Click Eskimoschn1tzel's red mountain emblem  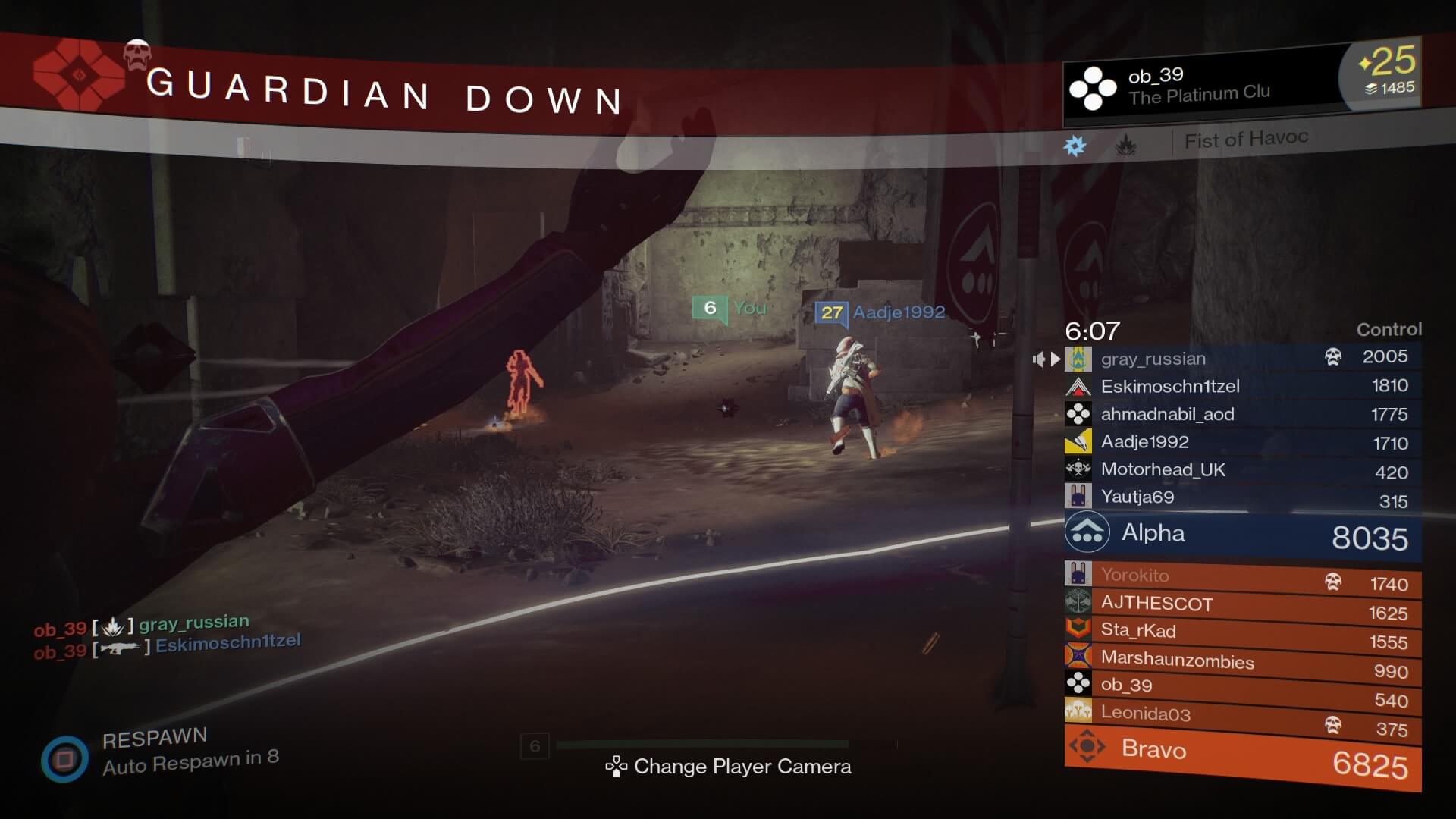pos(1078,385)
